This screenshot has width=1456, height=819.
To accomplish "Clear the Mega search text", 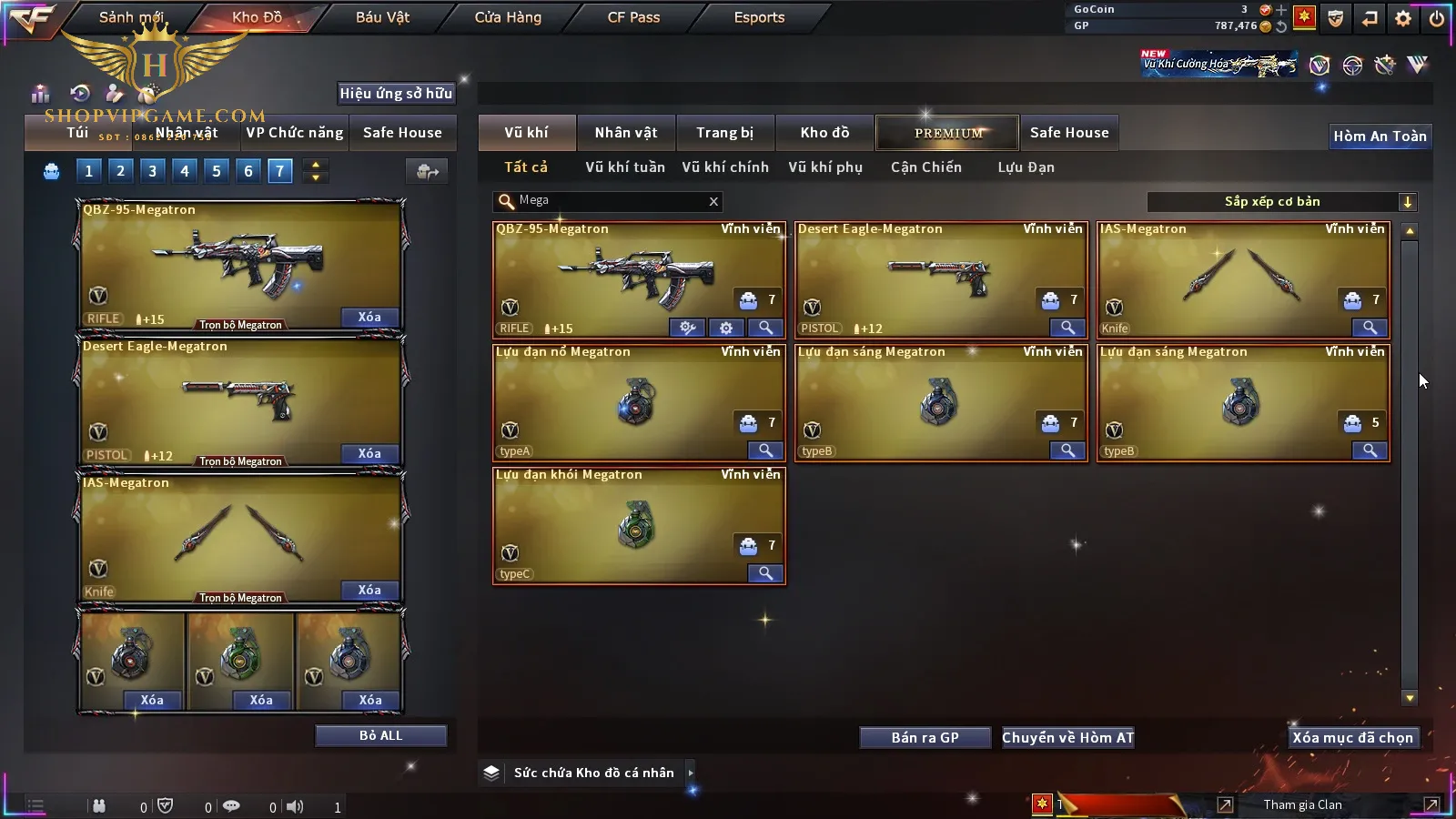I will [713, 202].
